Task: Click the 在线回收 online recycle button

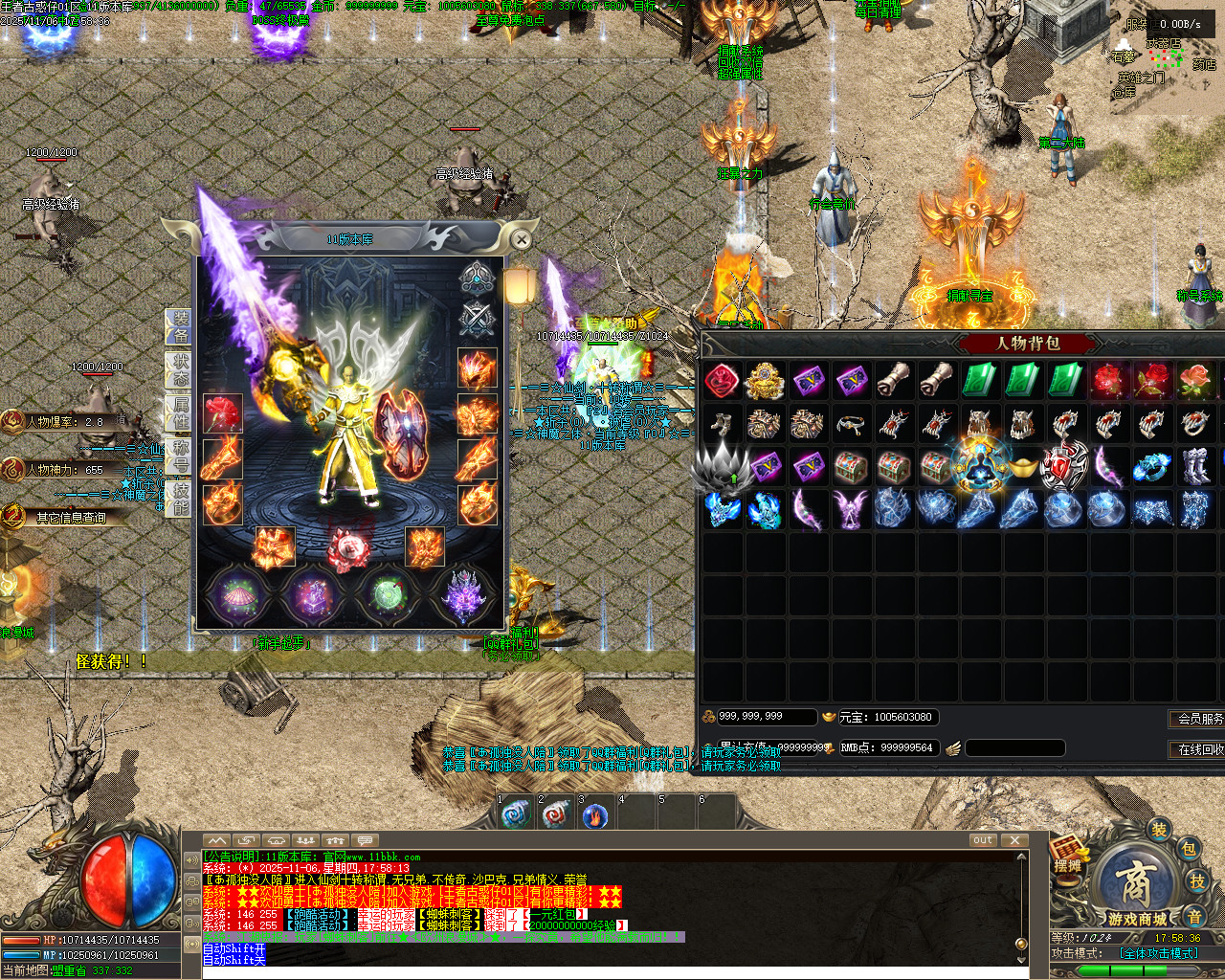Action: [1198, 748]
